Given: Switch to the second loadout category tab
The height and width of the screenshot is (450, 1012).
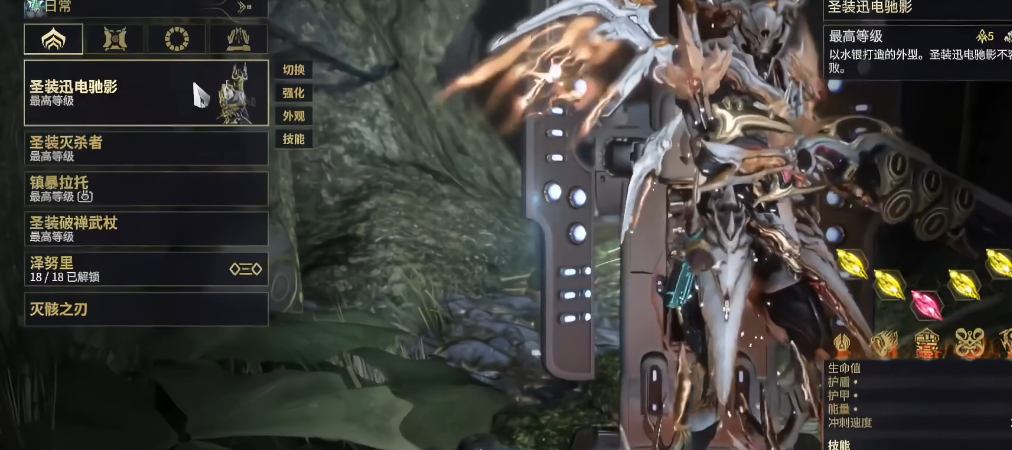Looking at the screenshot, I should pyautogui.click(x=115, y=39).
